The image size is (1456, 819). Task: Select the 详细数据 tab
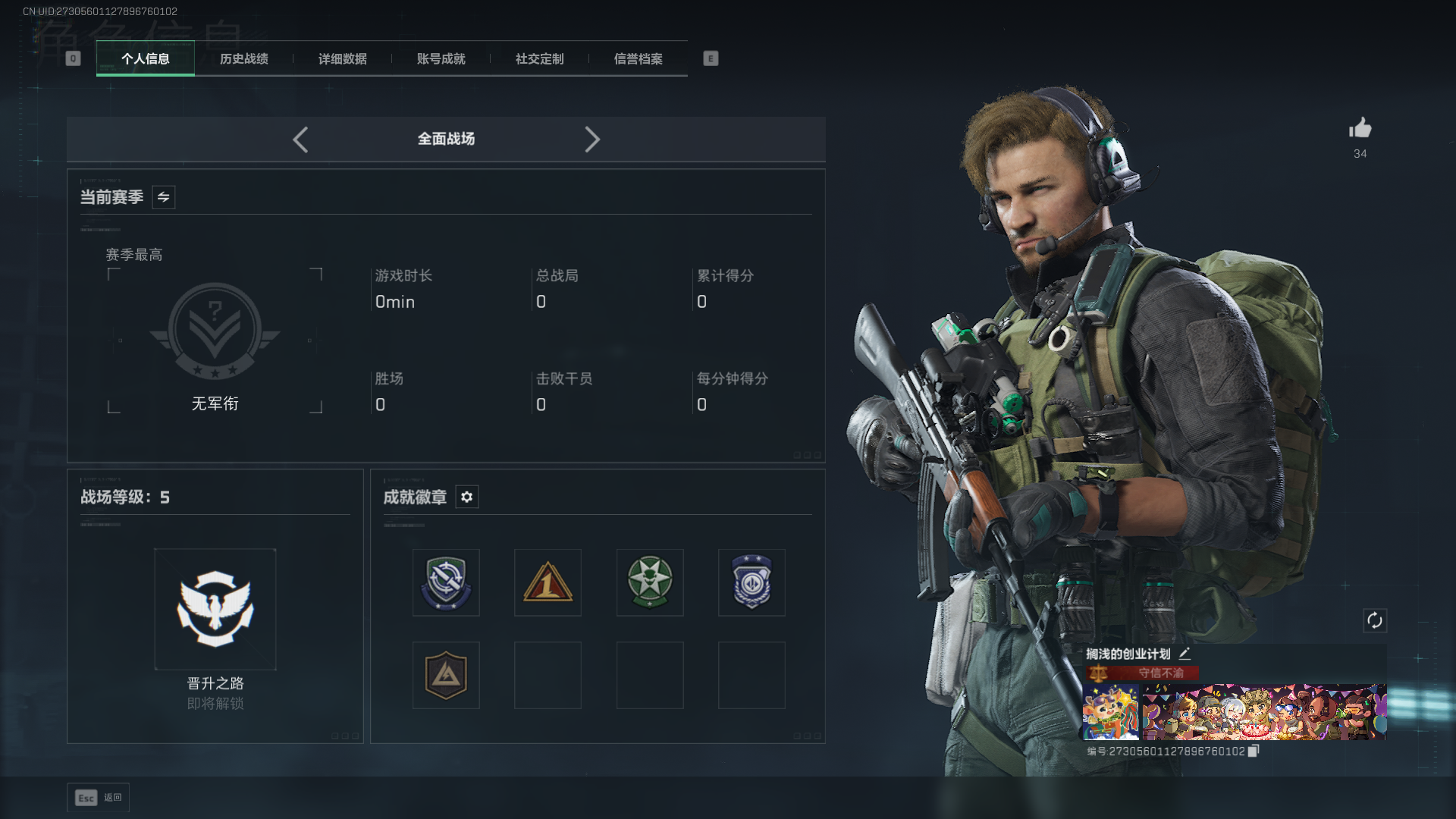point(343,58)
